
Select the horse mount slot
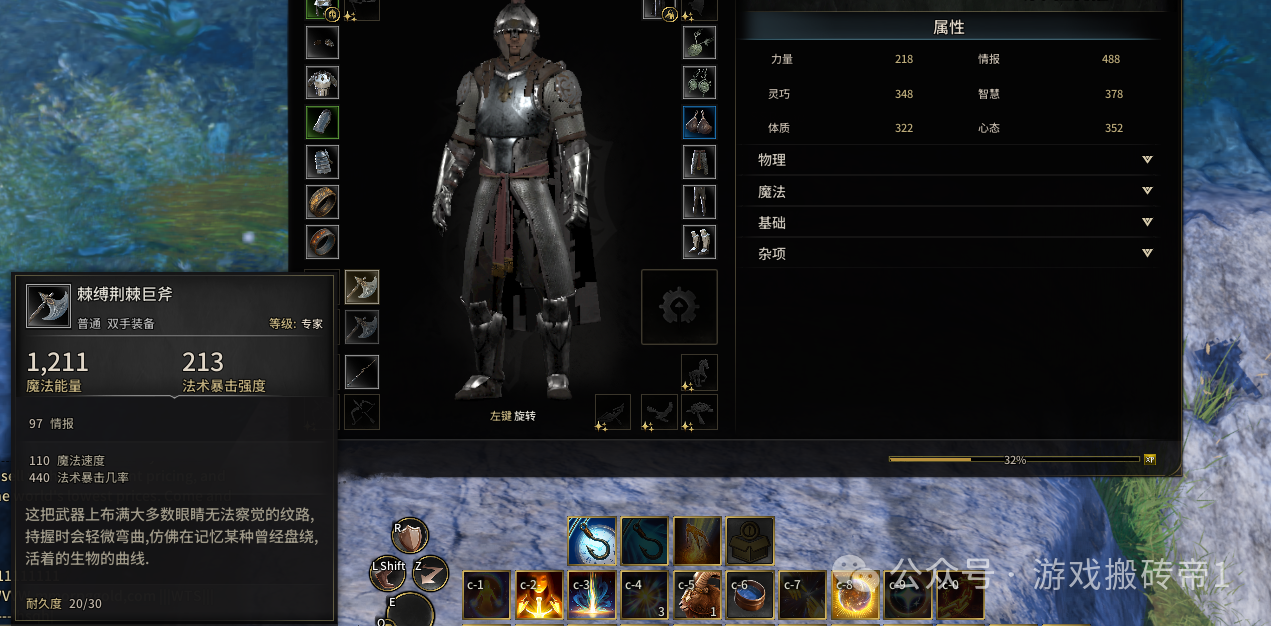coord(699,371)
